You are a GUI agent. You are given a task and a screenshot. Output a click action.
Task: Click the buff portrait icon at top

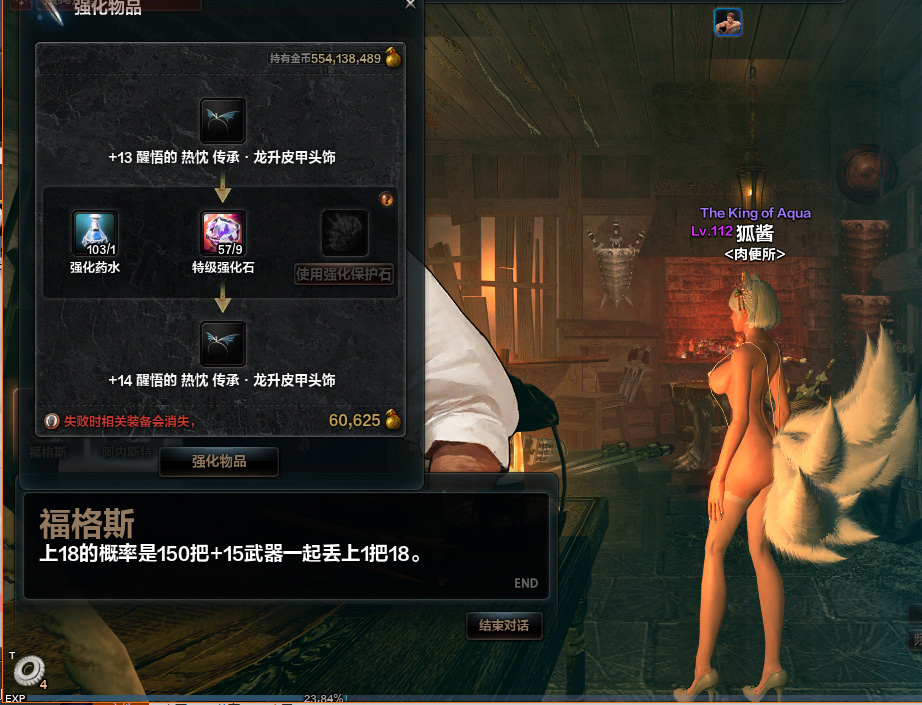728,22
